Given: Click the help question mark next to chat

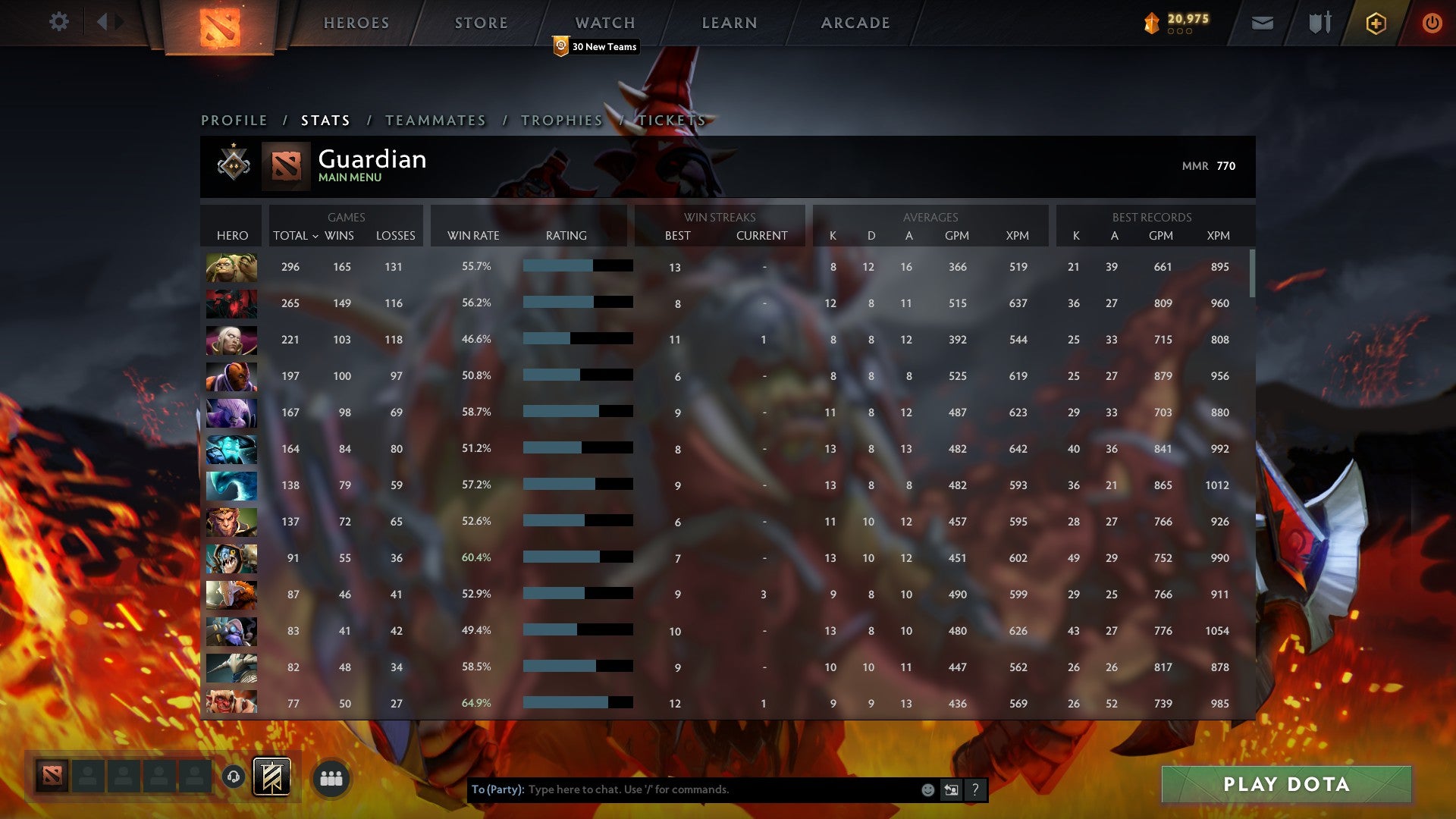Looking at the screenshot, I should [975, 789].
